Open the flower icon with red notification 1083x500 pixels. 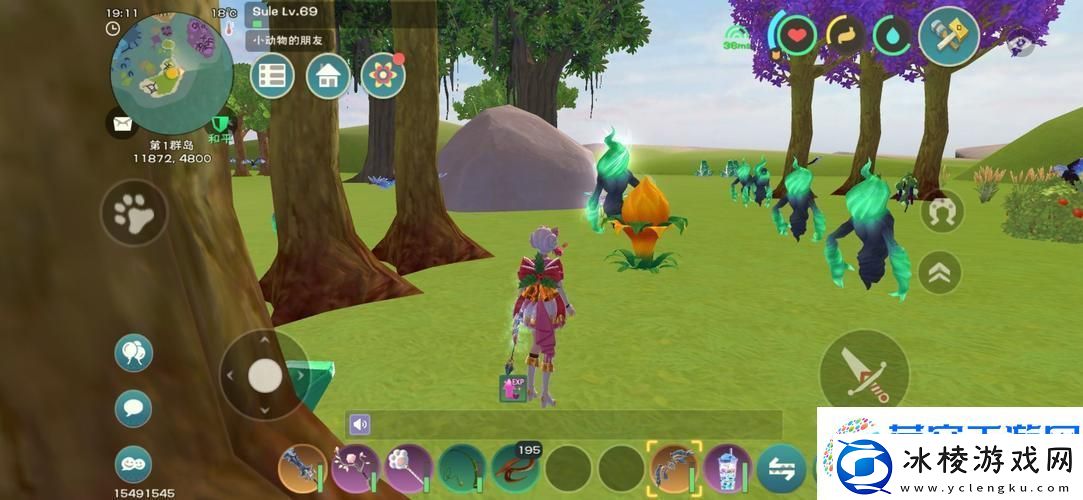tap(381, 76)
